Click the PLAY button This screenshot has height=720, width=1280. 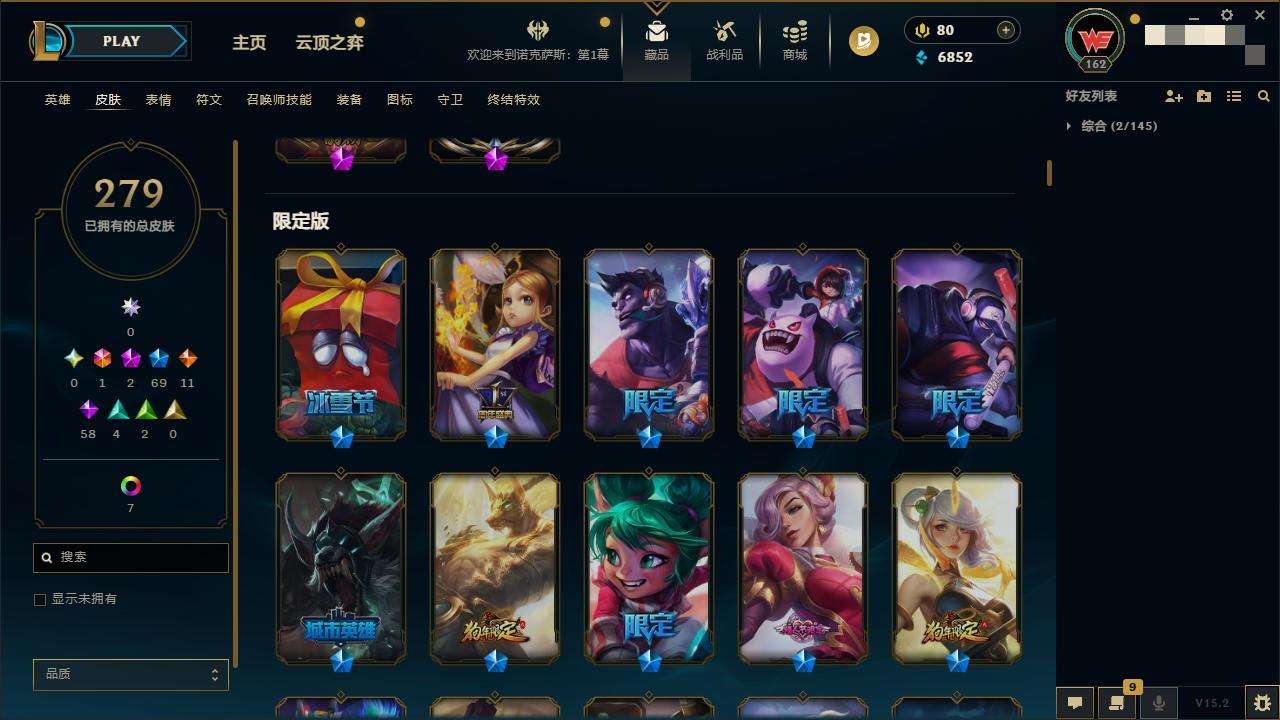tap(123, 41)
